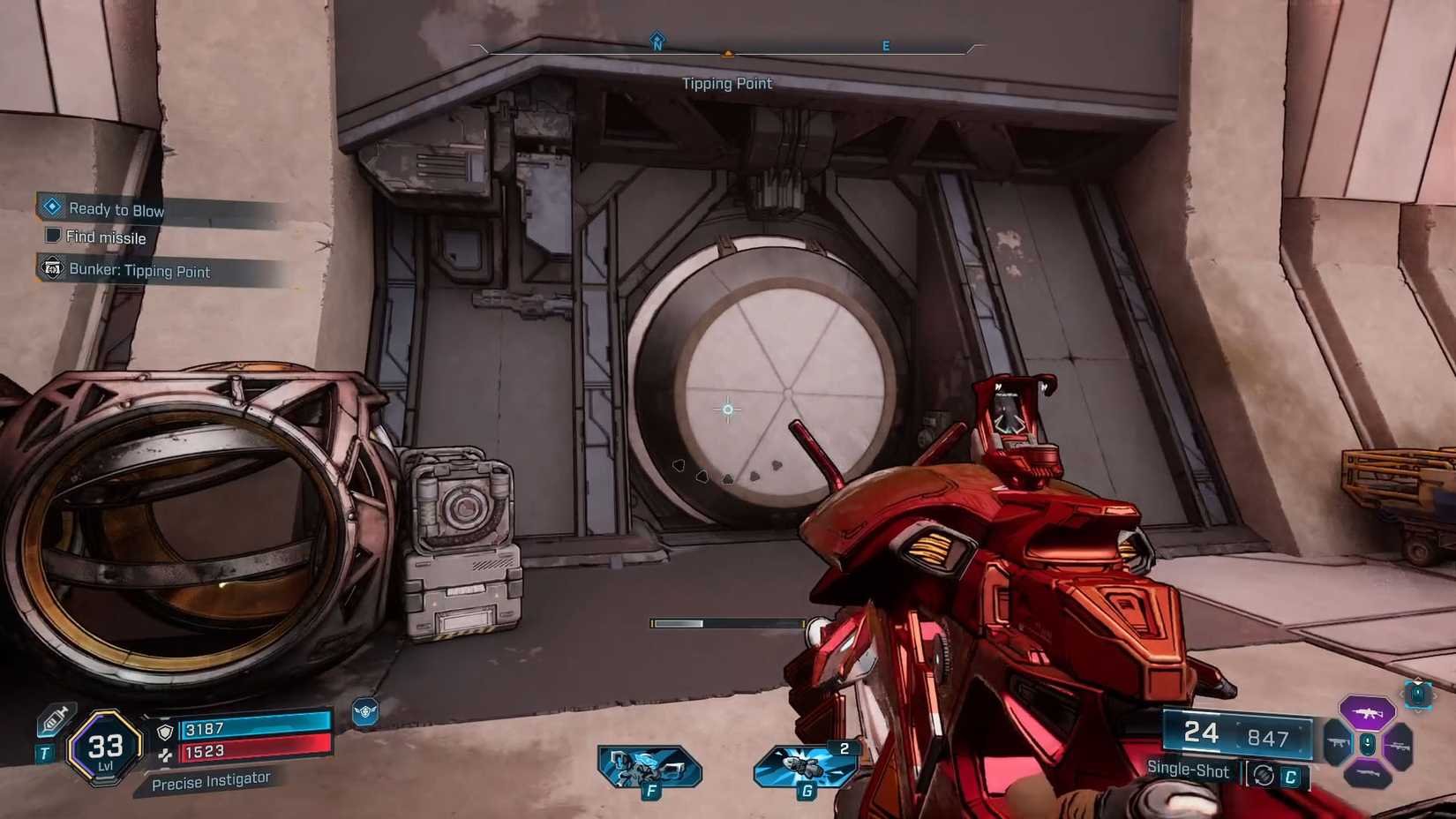Click the left chevron beside the equipped weapon badge
This screenshot has height=819, width=1456.
1403,695
